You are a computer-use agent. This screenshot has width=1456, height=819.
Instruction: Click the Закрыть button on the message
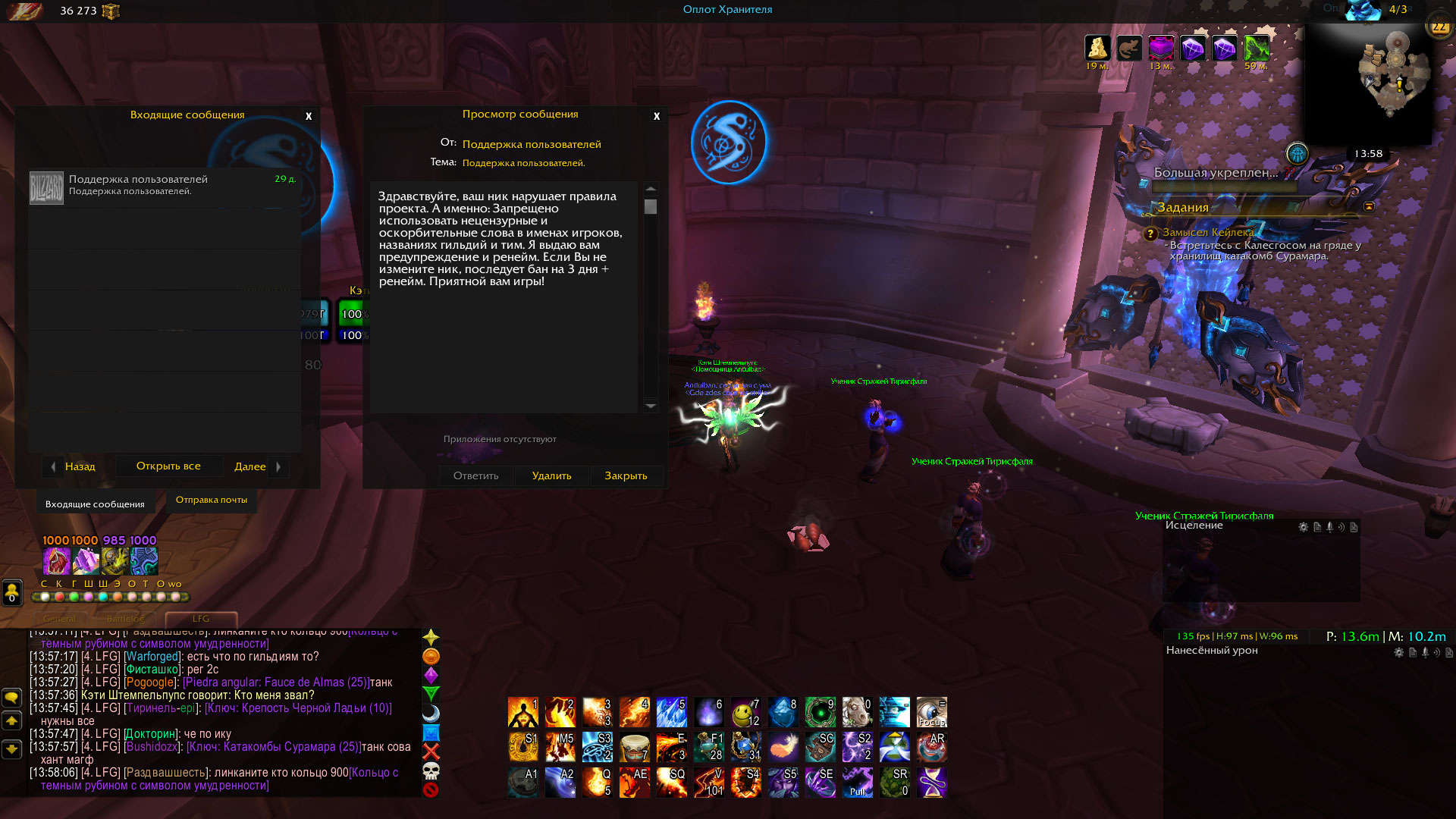[x=626, y=475]
